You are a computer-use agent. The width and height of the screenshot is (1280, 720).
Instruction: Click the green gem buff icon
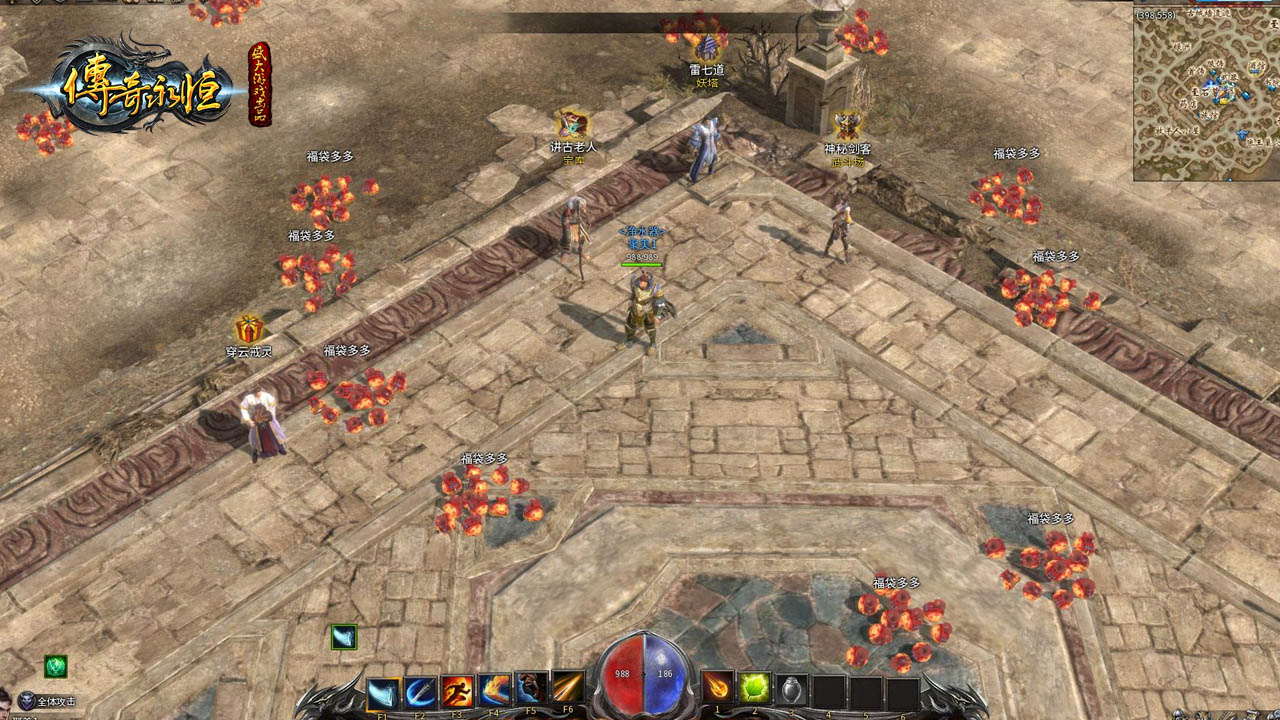click(56, 666)
